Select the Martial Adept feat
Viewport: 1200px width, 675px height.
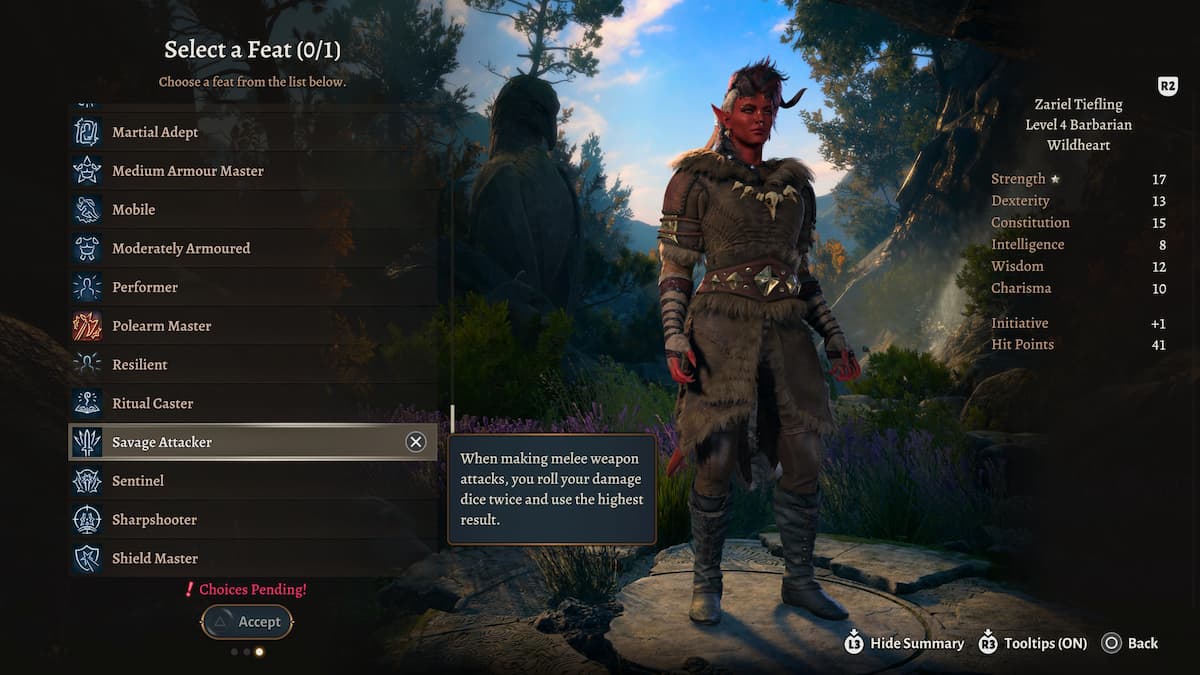click(155, 132)
